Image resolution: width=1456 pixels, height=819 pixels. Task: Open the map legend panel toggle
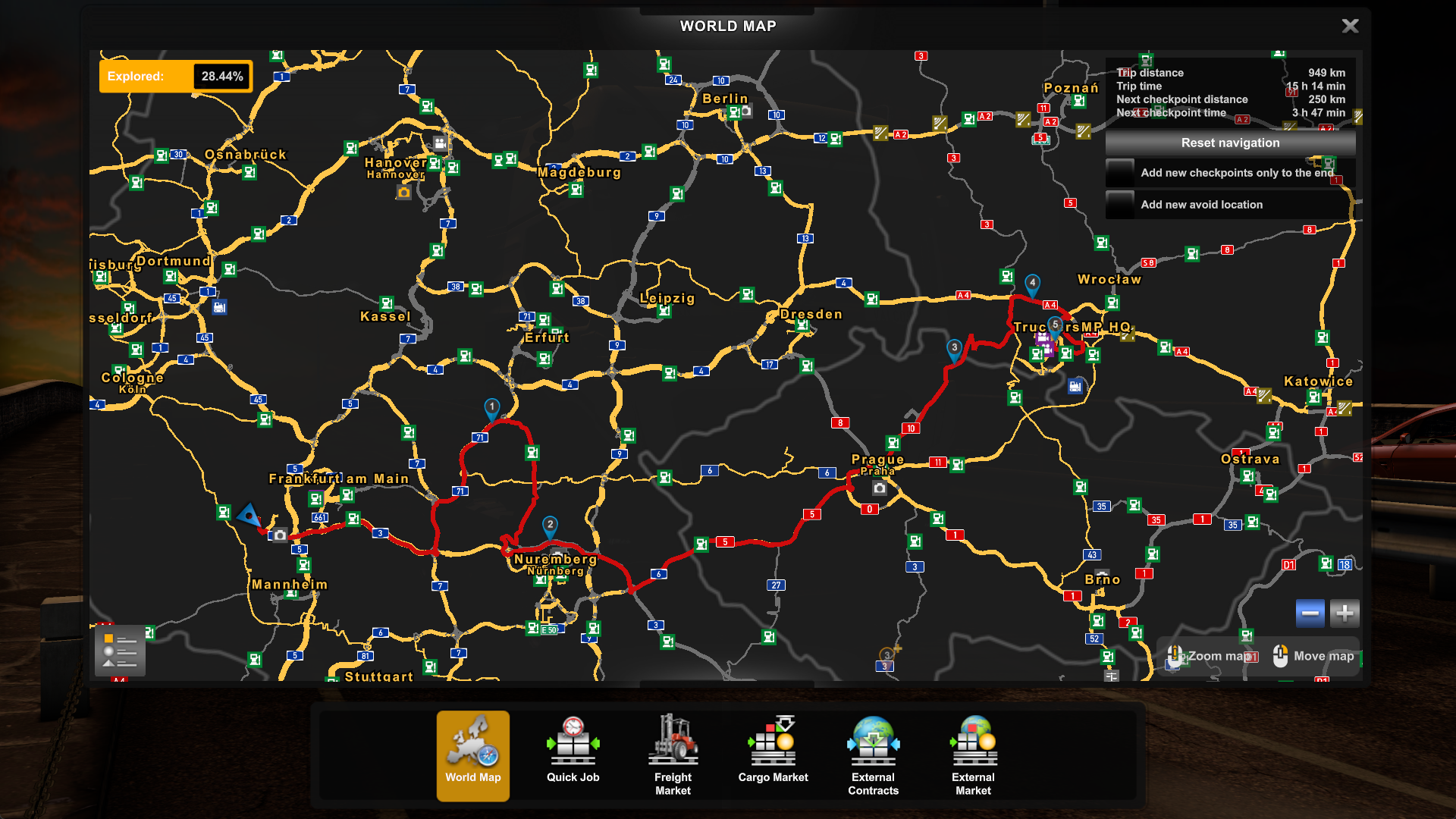coord(119,651)
